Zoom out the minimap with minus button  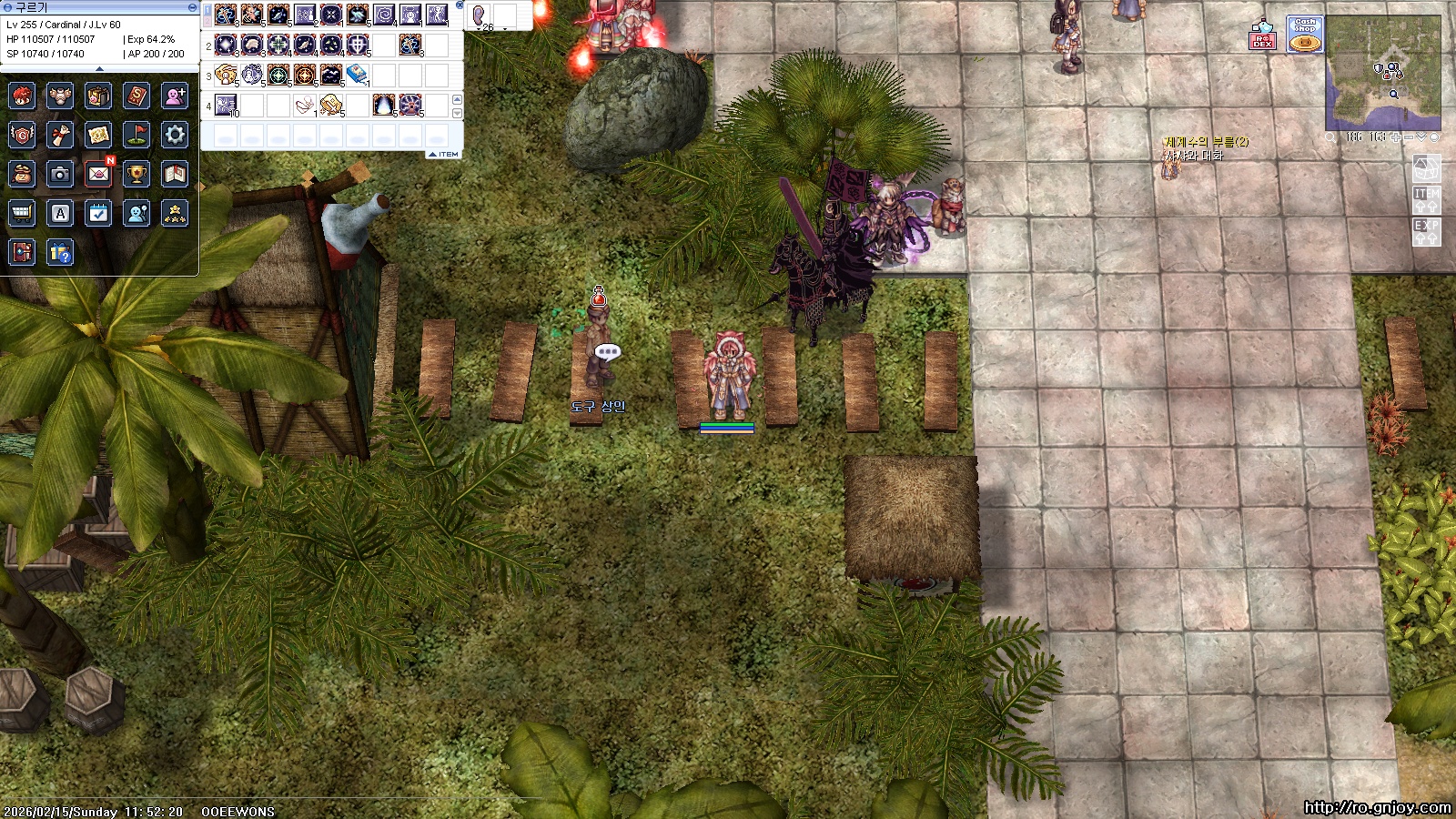pyautogui.click(x=1410, y=136)
